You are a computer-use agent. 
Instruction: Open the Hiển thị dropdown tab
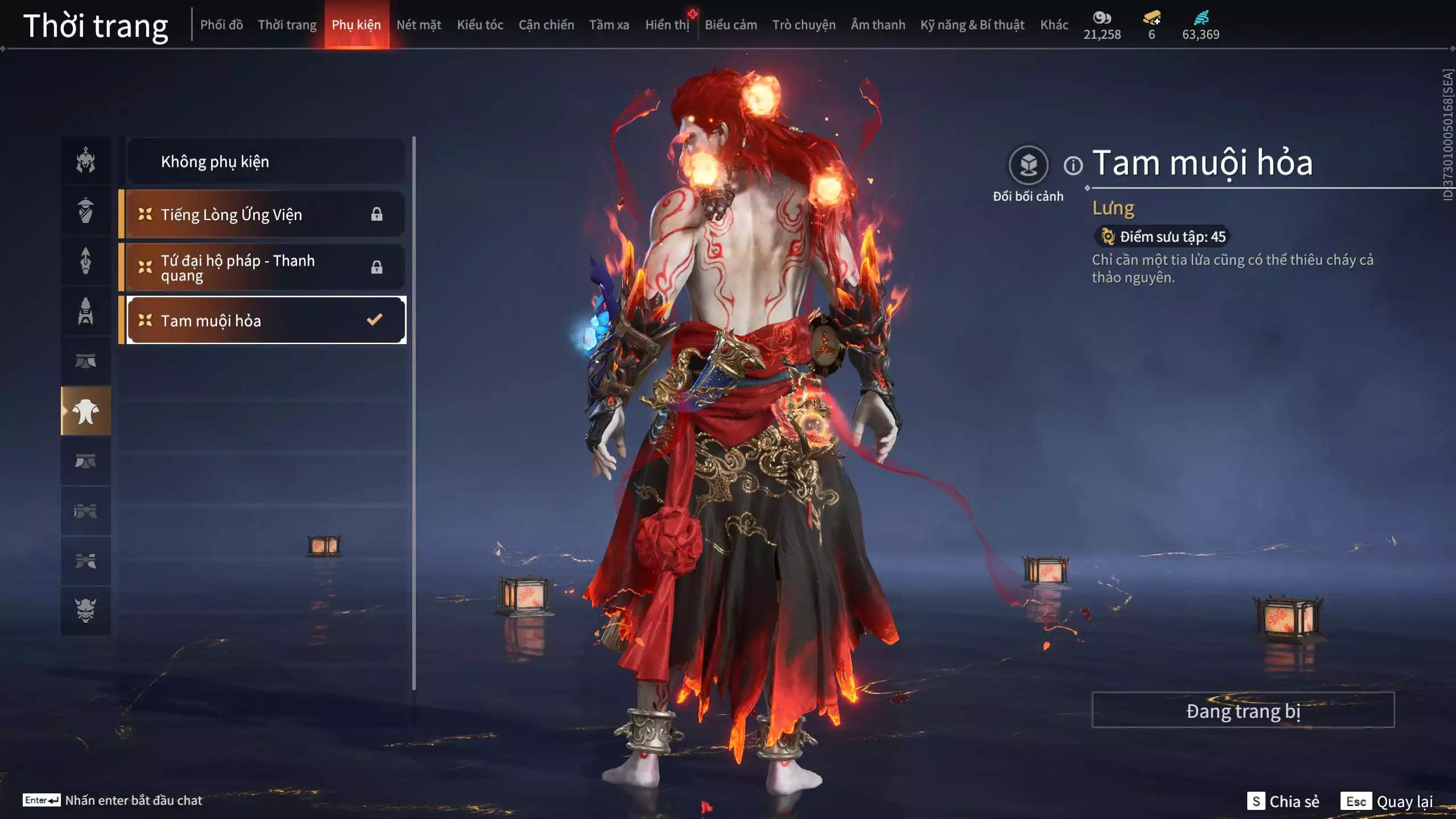click(667, 24)
